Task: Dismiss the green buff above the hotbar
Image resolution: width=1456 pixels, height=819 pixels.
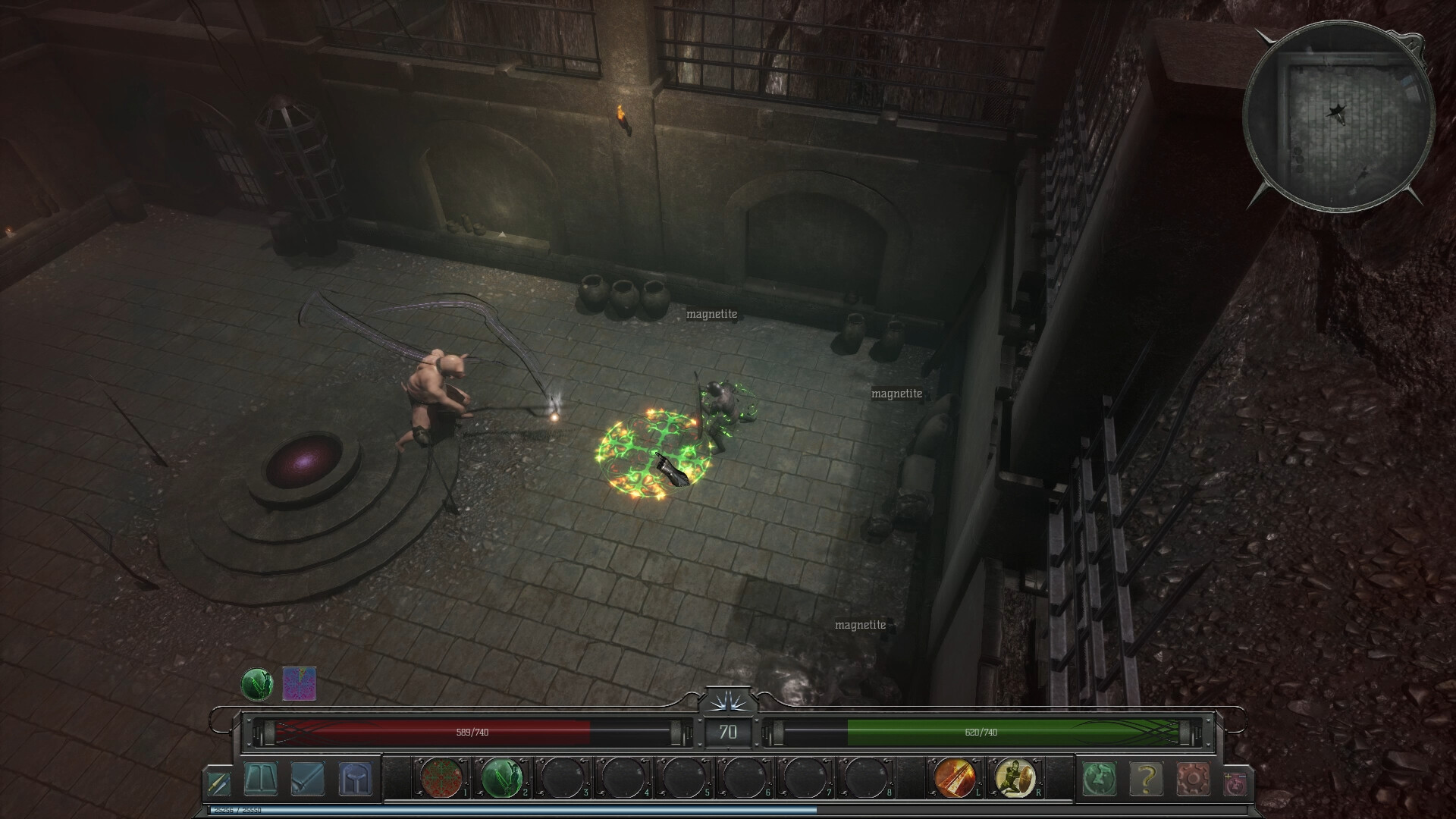Action: (256, 681)
